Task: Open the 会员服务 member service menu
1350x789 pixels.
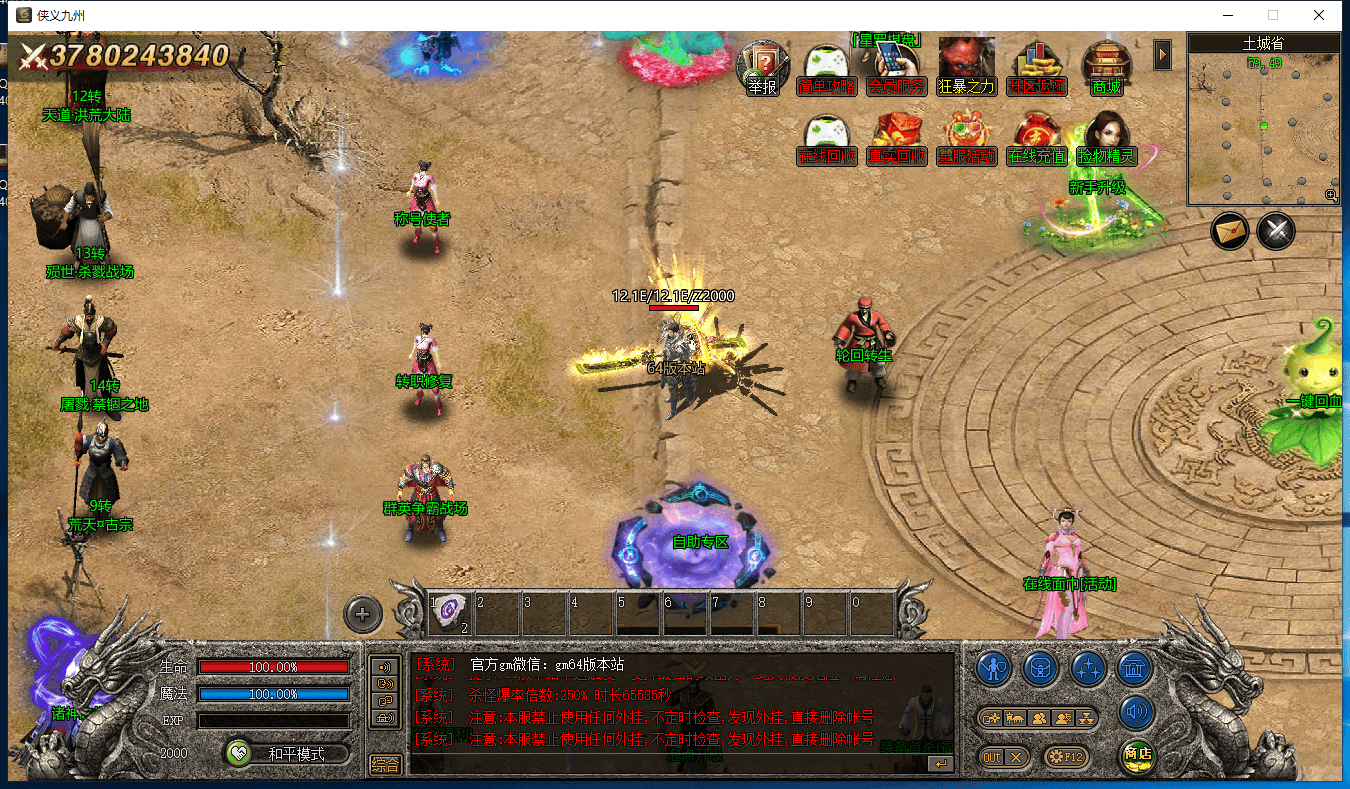Action: (895, 66)
